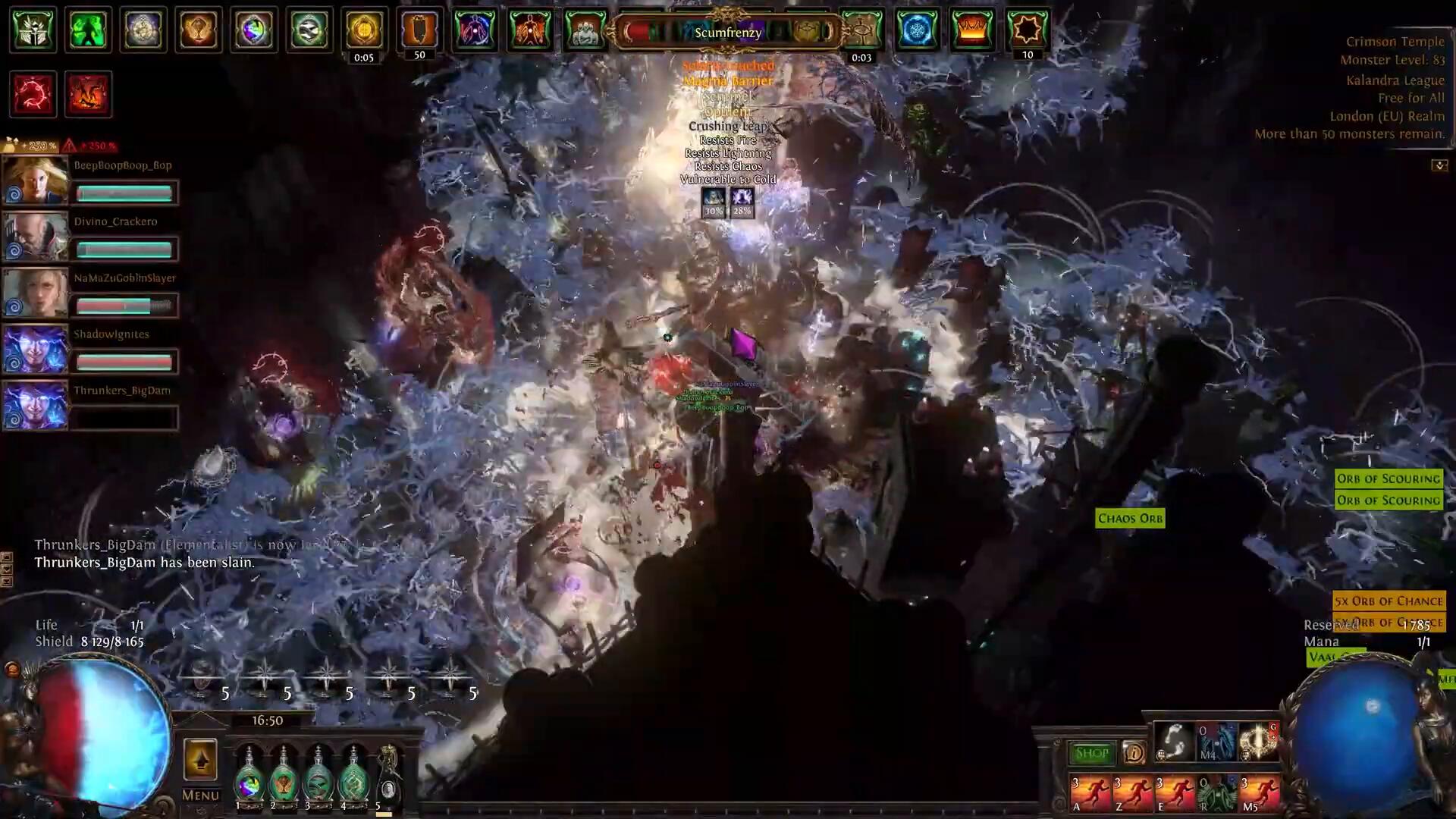Select NaMaZuGoblinSlayer's party portrait

[x=35, y=293]
